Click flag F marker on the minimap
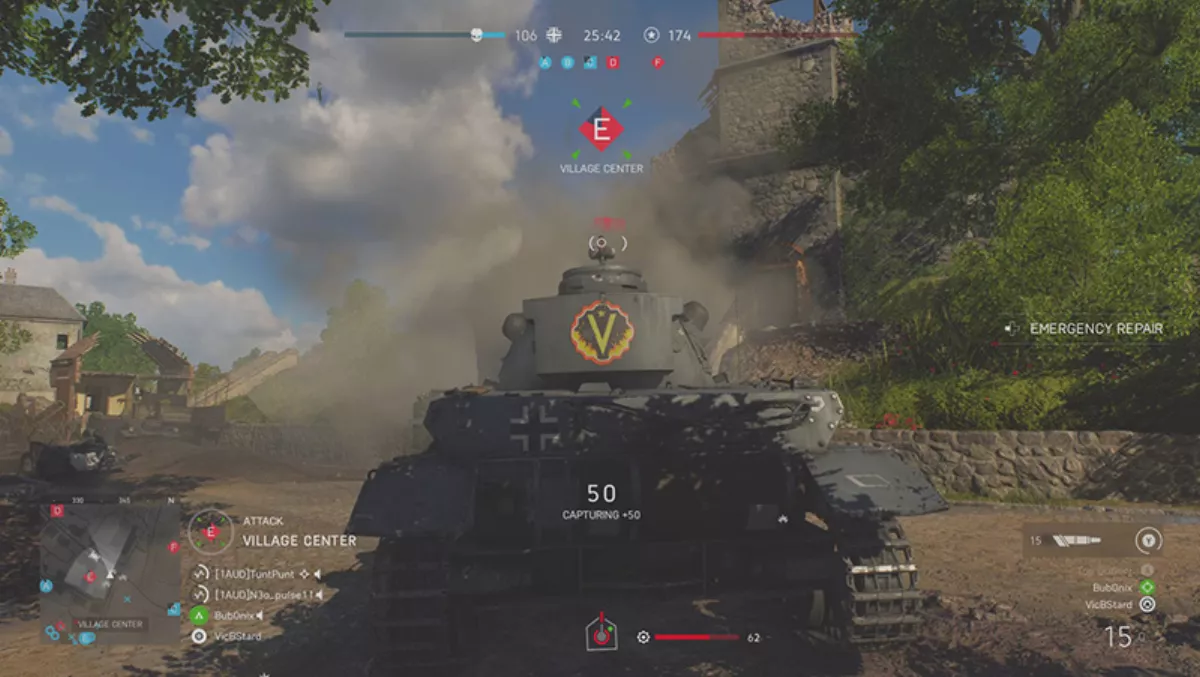This screenshot has height=677, width=1200. tap(173, 547)
